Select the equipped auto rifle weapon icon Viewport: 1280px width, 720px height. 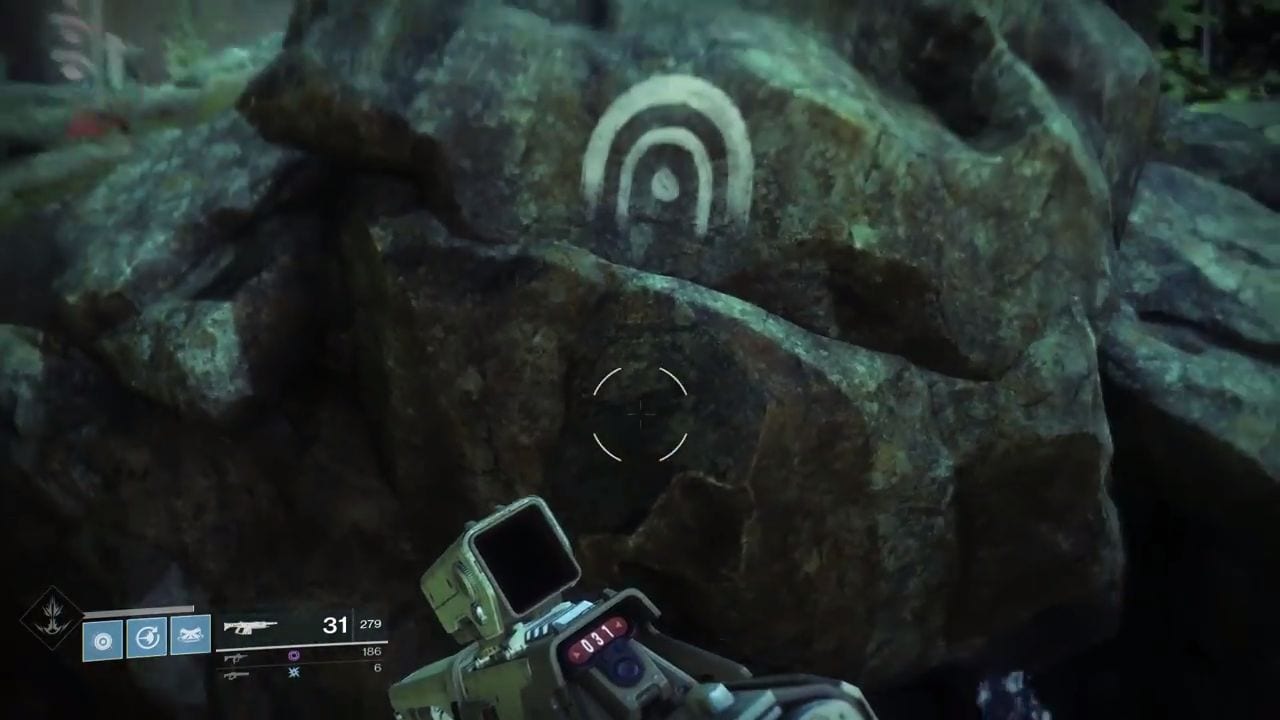pos(250,627)
